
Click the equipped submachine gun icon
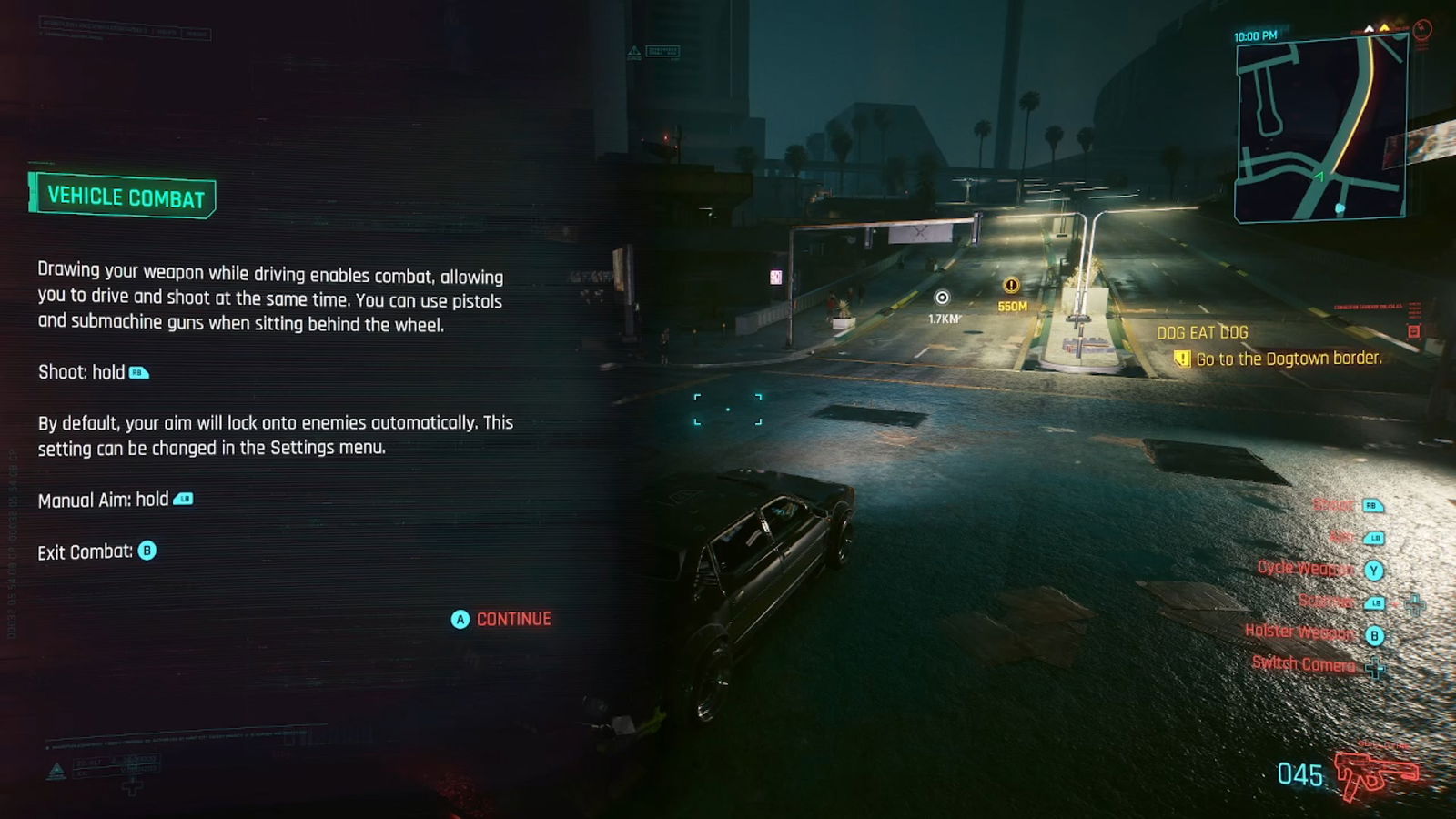(1376, 773)
